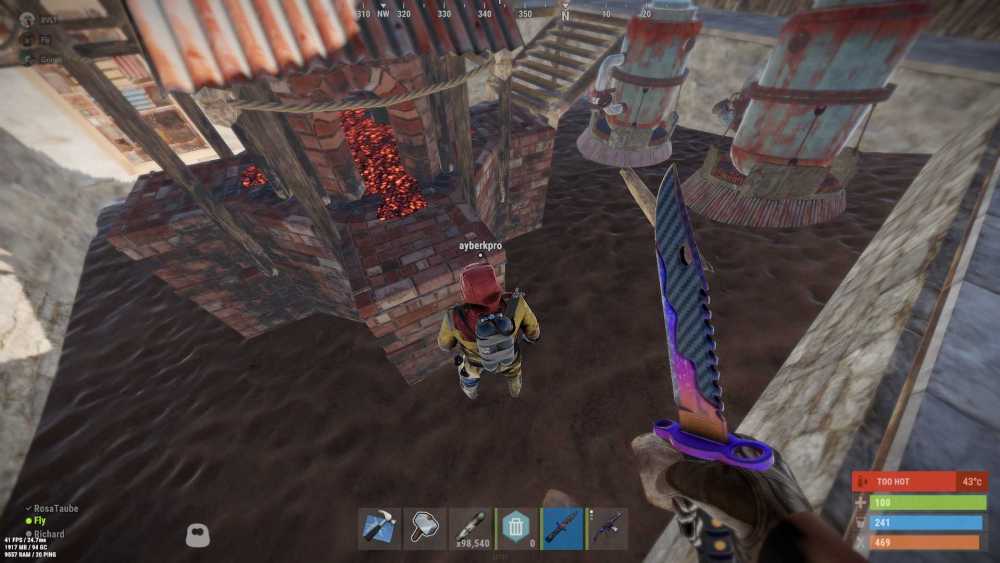1000x563 pixels.
Task: Click Fly in the team list
Action: coord(40,521)
